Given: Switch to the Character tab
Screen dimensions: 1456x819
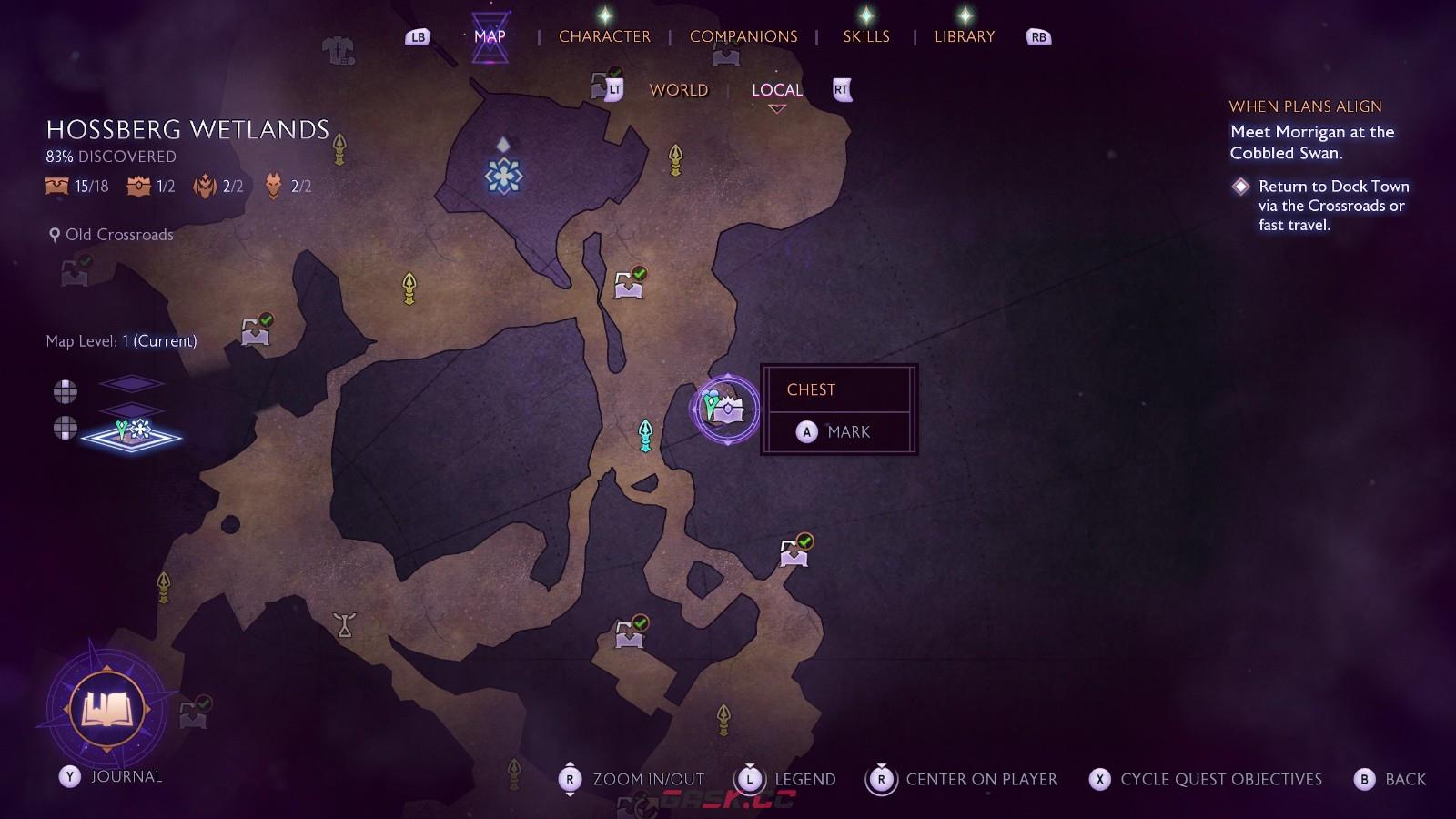Looking at the screenshot, I should coord(604,36).
